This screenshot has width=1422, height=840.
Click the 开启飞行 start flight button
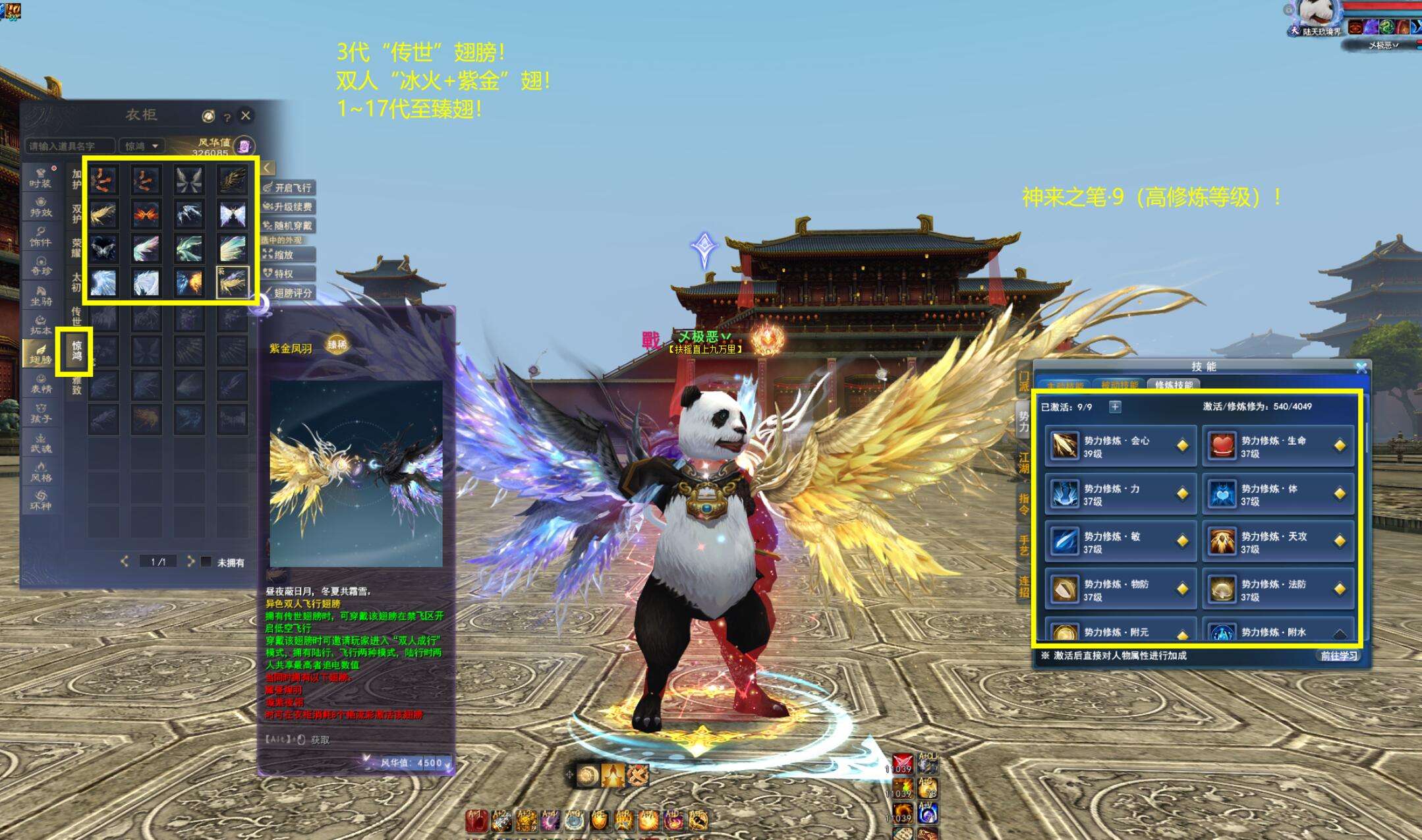(289, 188)
